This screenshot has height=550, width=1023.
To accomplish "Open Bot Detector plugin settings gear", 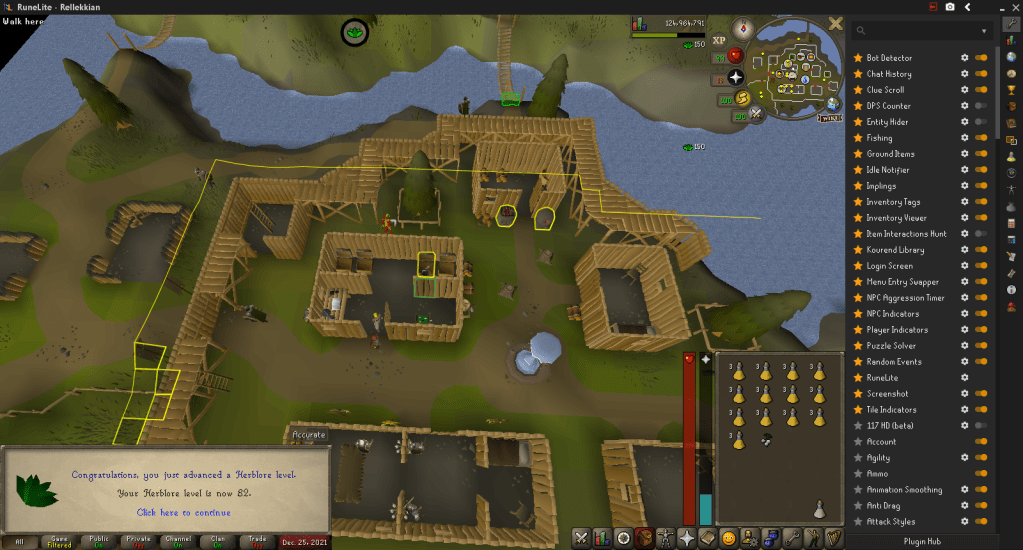I will pyautogui.click(x=964, y=58).
